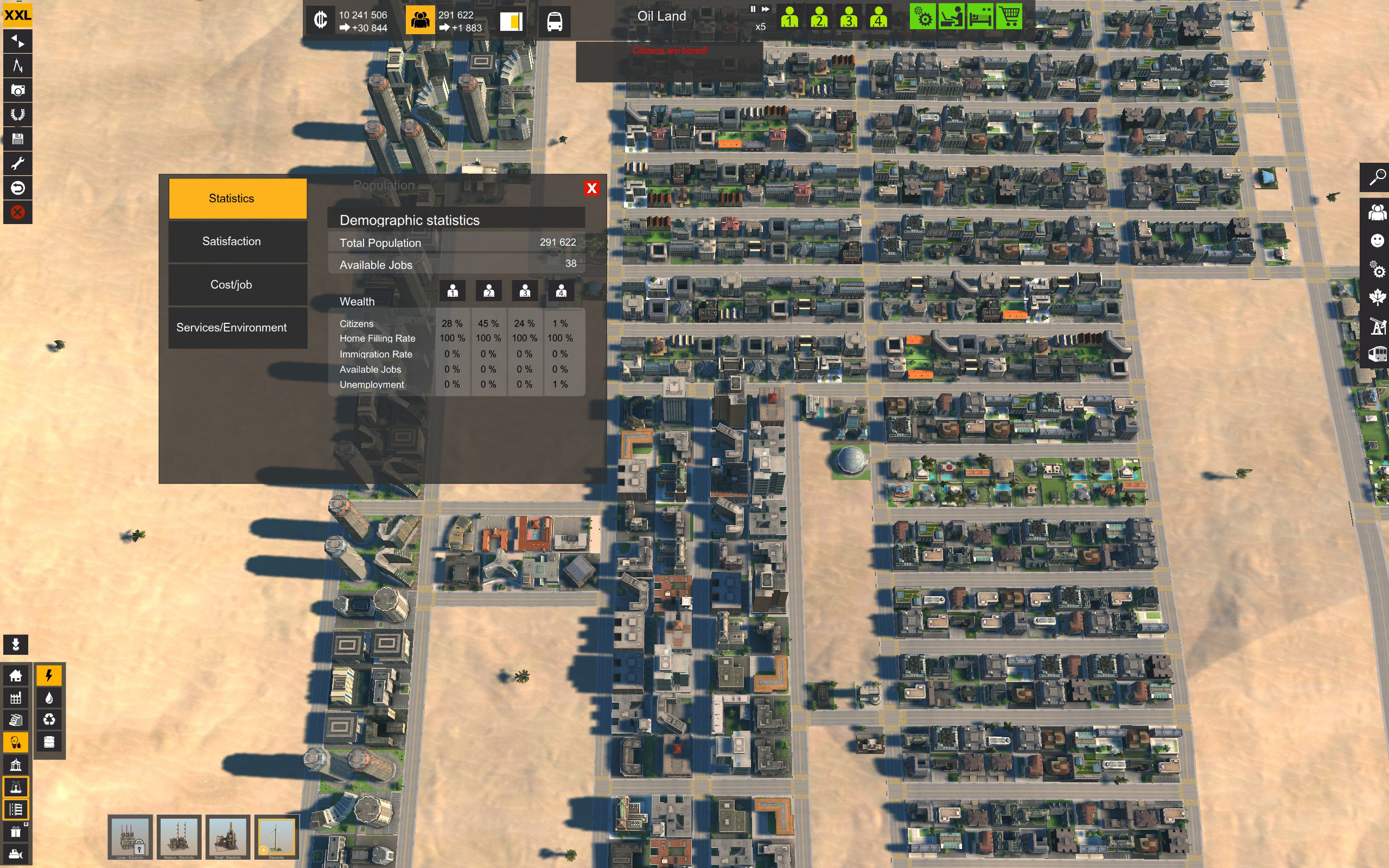Switch to the Satisfaction tab
Image resolution: width=1389 pixels, height=868 pixels.
click(x=231, y=242)
